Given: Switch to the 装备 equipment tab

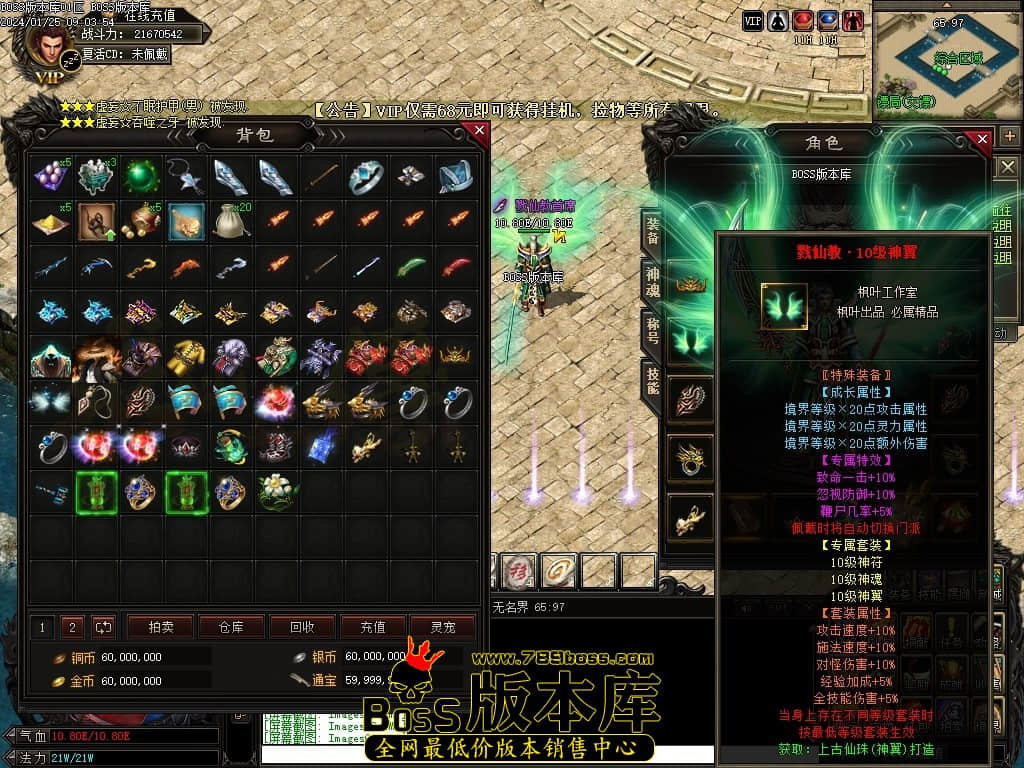Looking at the screenshot, I should point(651,232).
